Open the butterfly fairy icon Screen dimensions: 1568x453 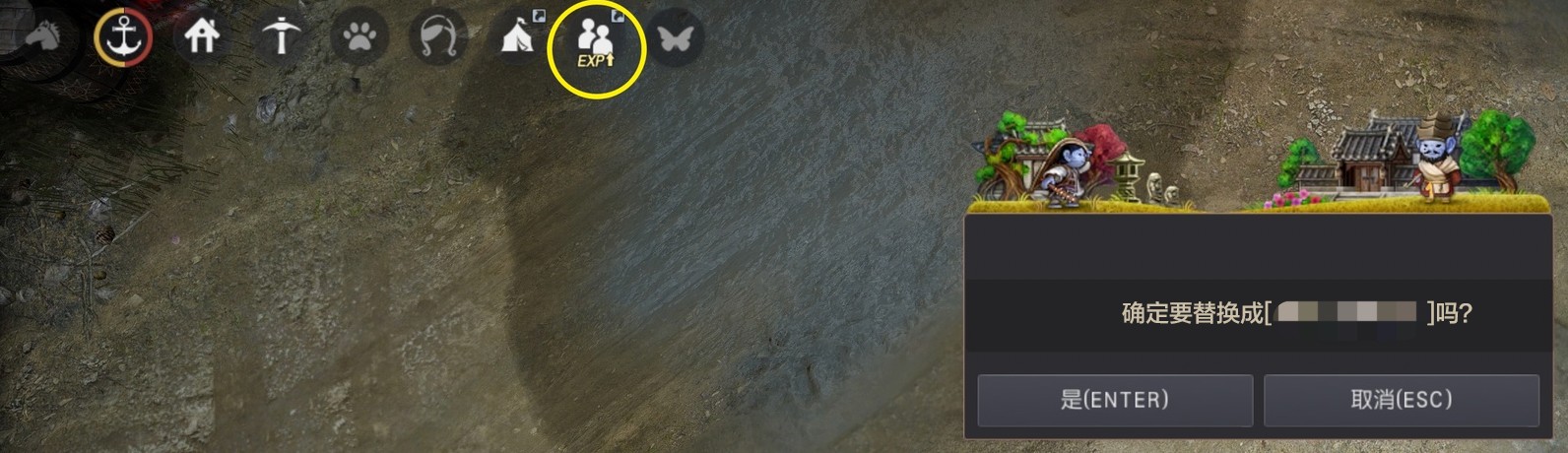click(676, 38)
